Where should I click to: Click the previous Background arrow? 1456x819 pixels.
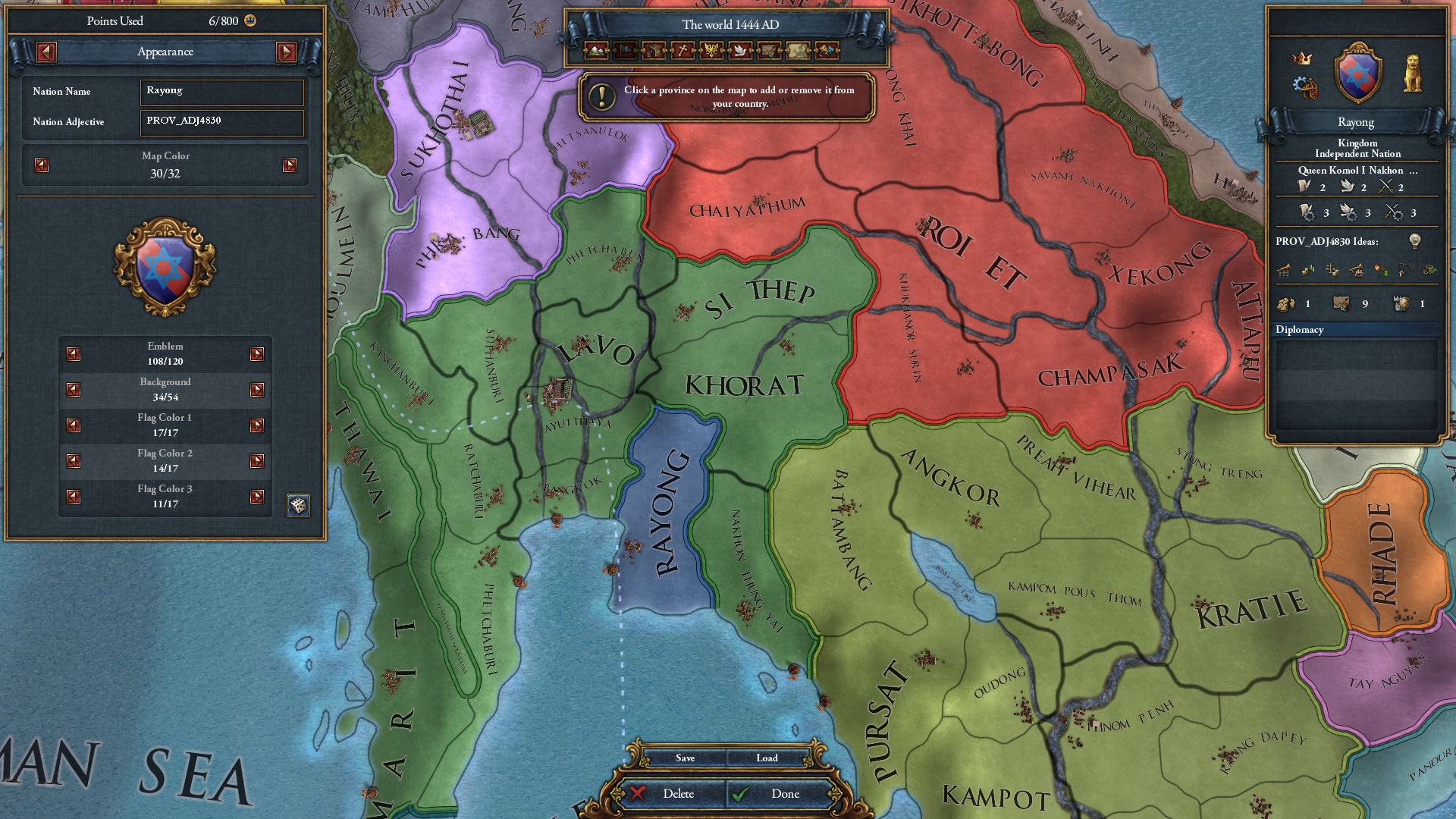tap(73, 389)
